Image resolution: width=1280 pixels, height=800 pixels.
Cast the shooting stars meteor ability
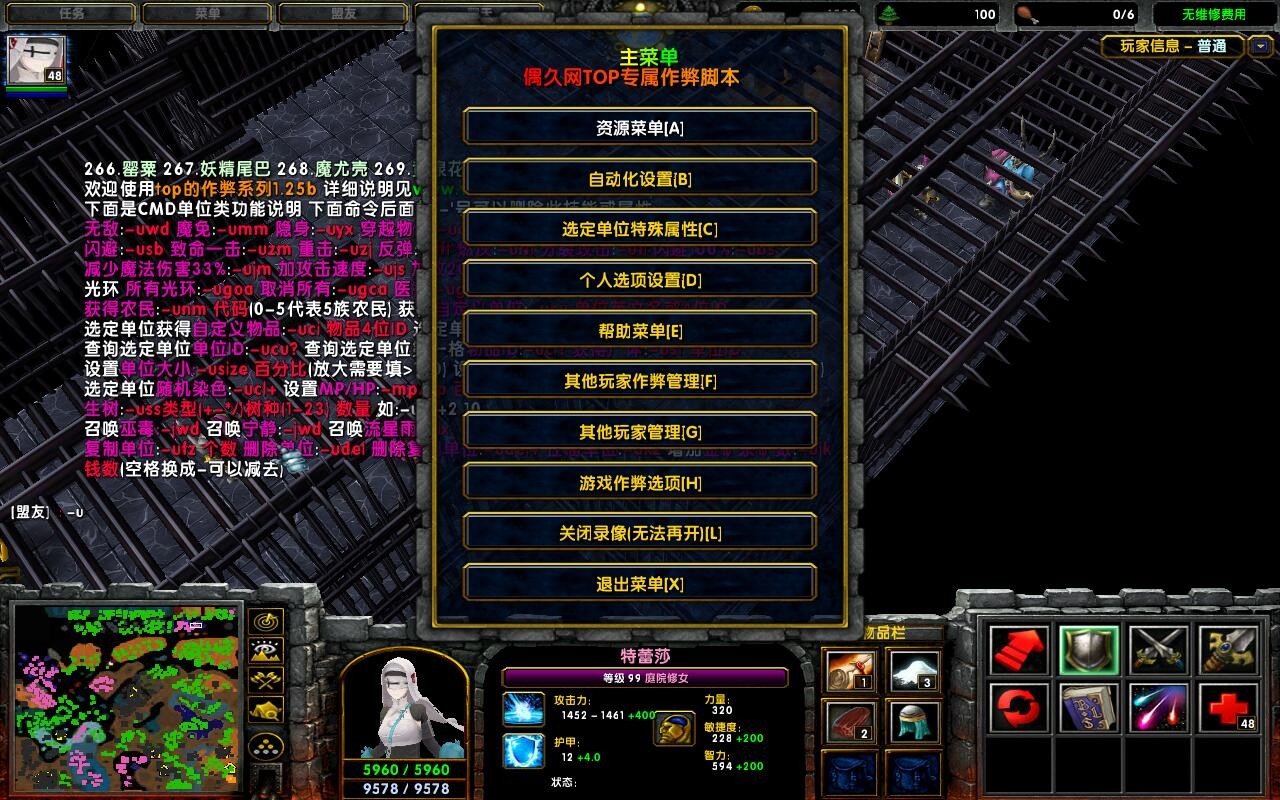point(1159,708)
